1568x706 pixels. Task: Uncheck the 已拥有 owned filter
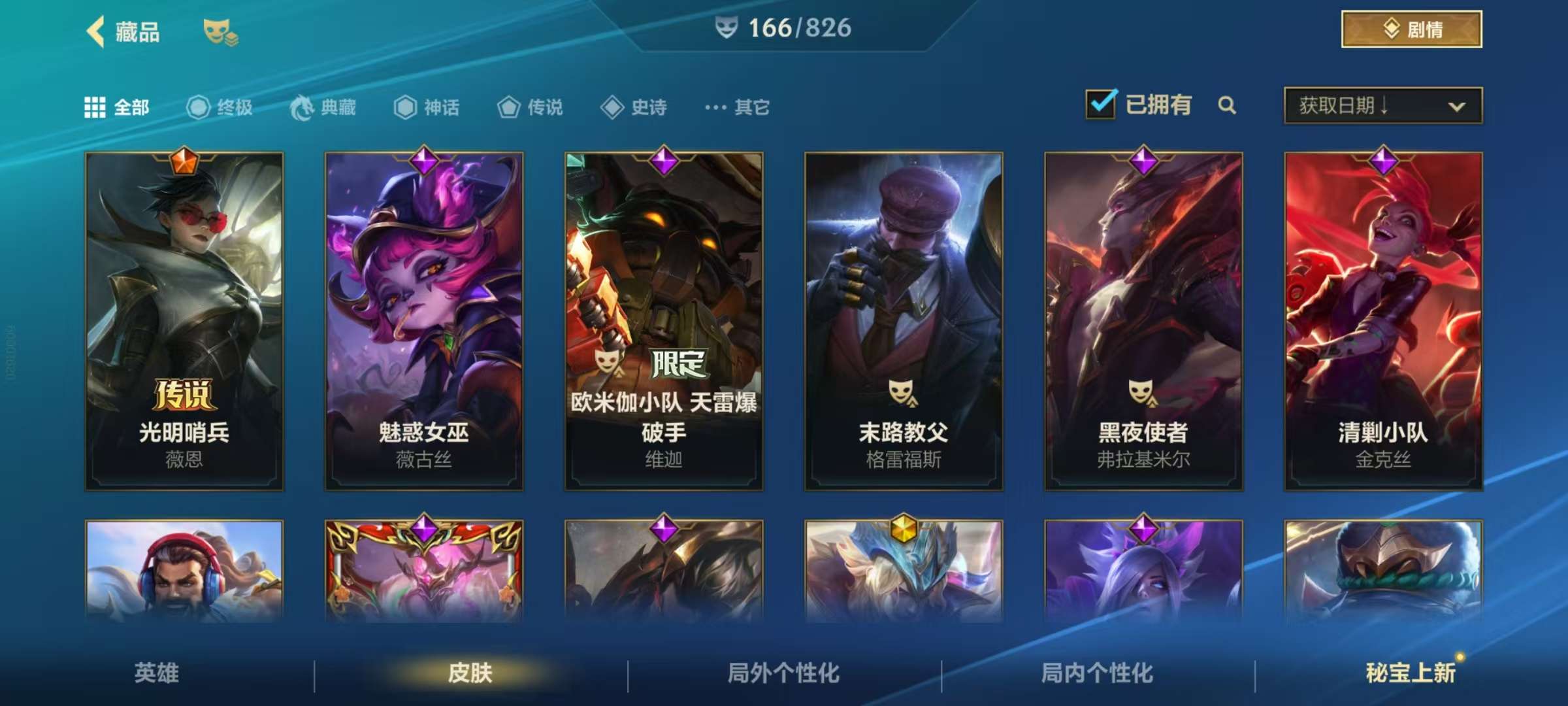[x=1102, y=103]
